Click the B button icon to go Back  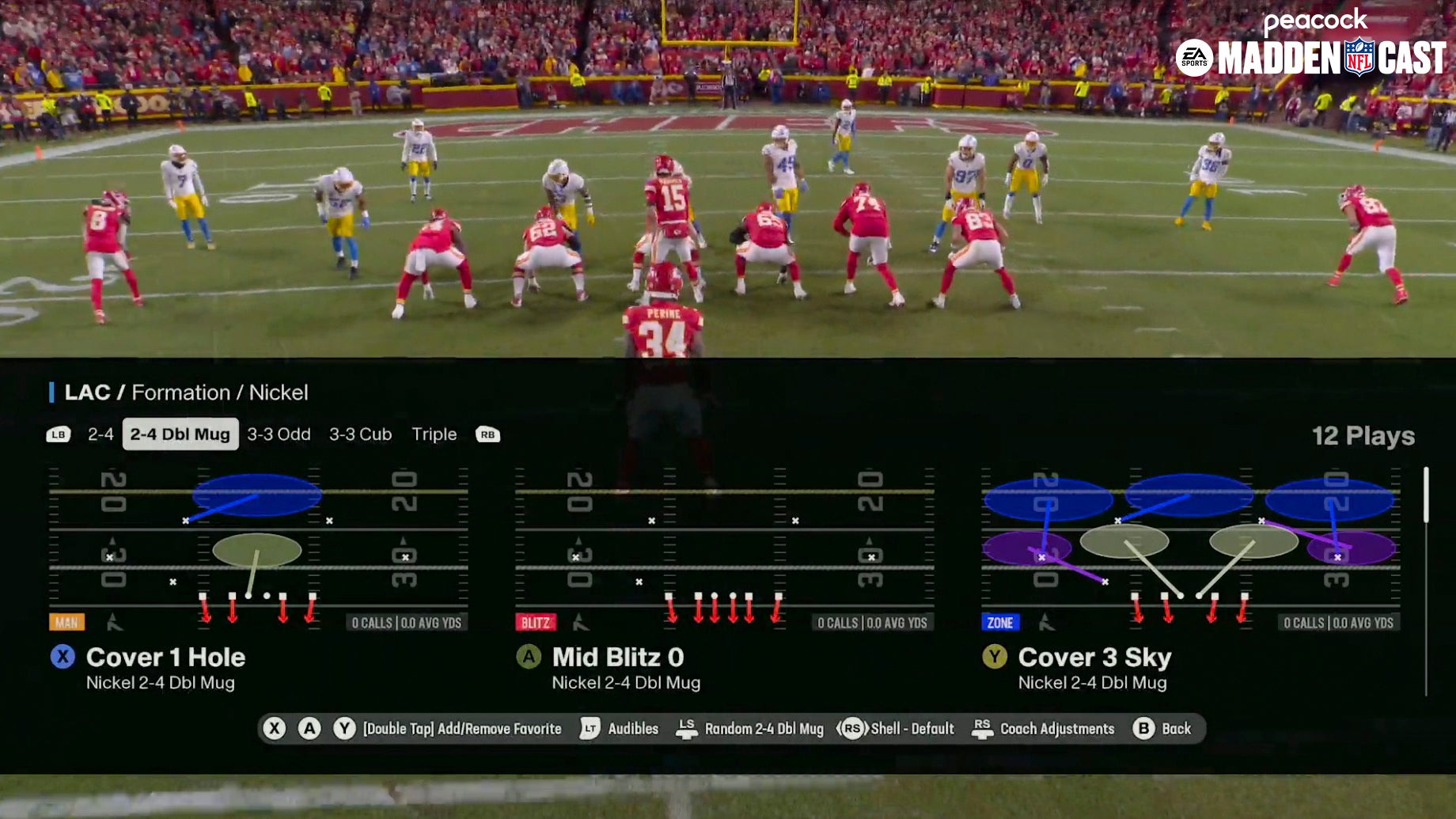pyautogui.click(x=1143, y=729)
